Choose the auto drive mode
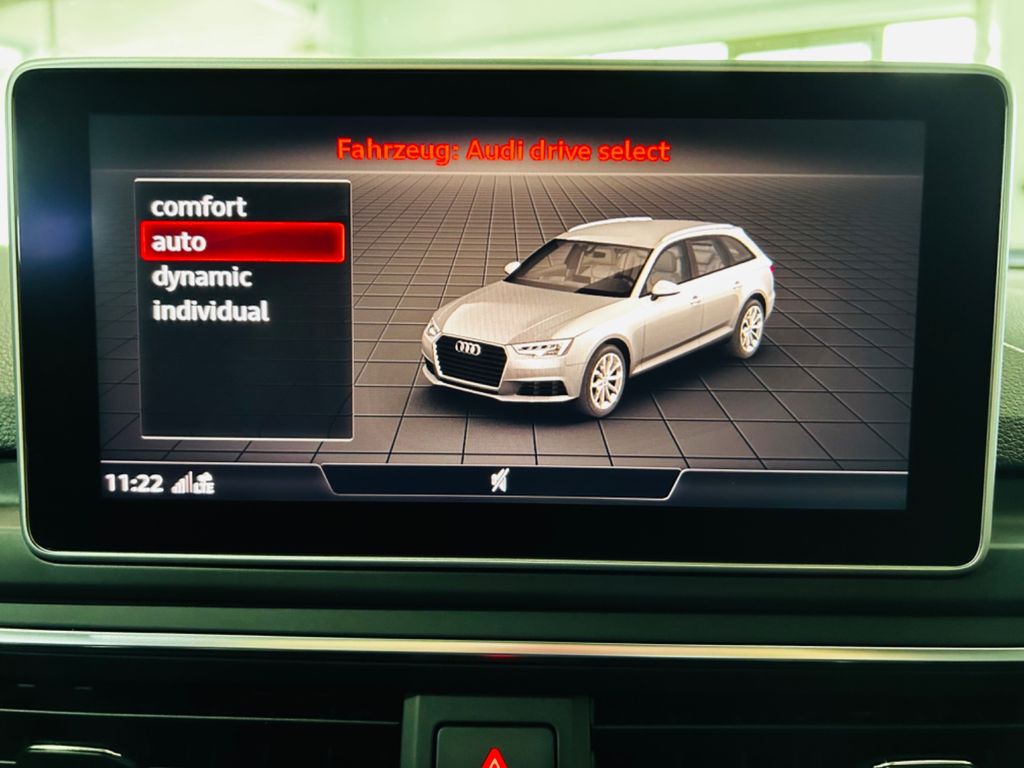The height and width of the screenshot is (768, 1024). click(x=242, y=242)
